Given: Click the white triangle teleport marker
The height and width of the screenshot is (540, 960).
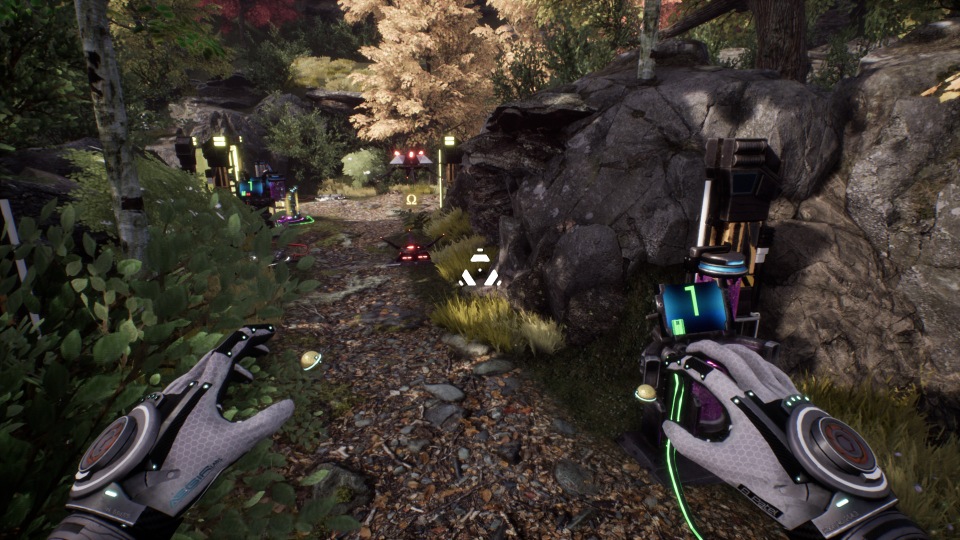Looking at the screenshot, I should click(480, 270).
